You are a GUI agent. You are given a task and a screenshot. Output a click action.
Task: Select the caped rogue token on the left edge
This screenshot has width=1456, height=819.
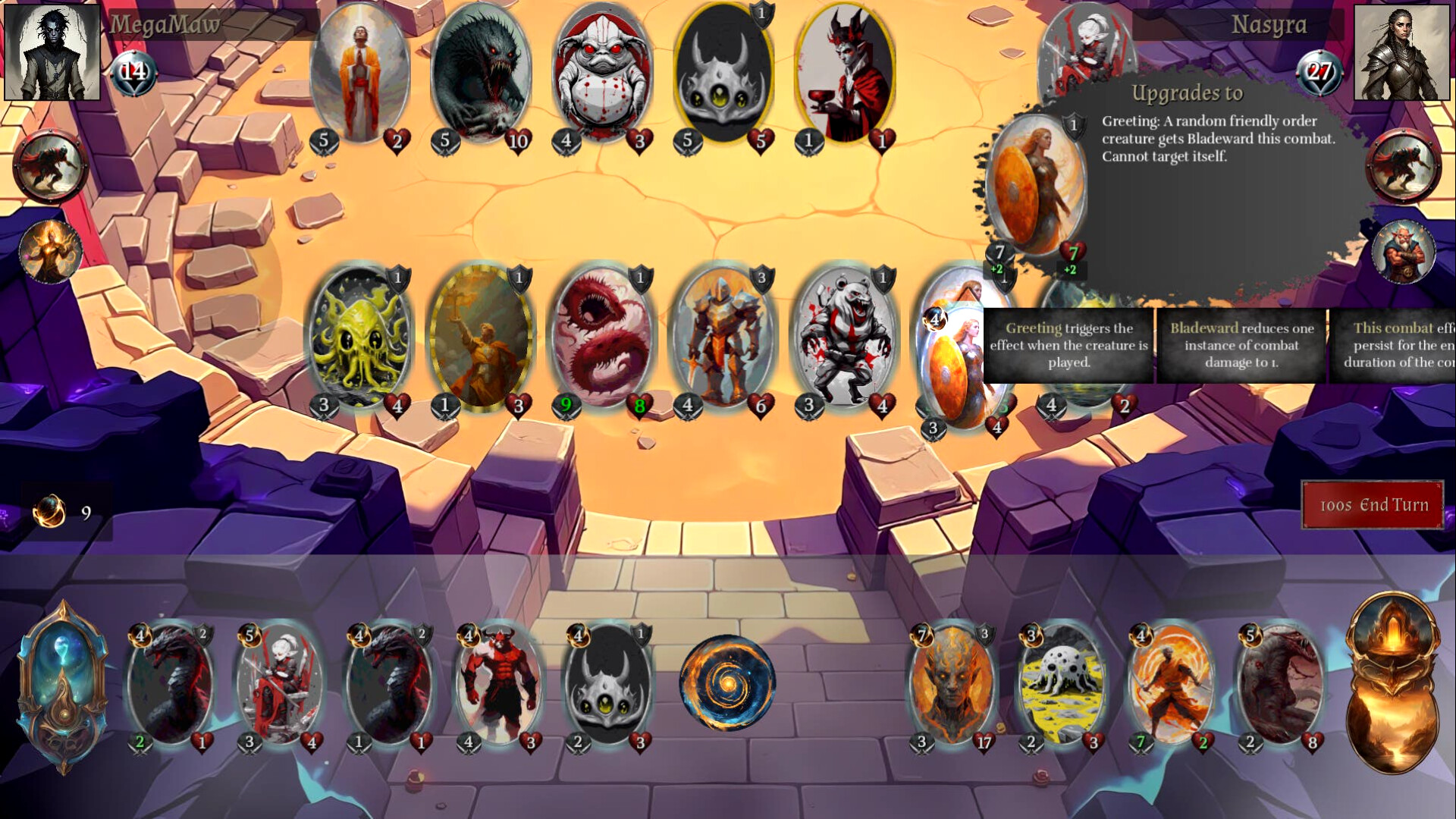50,165
